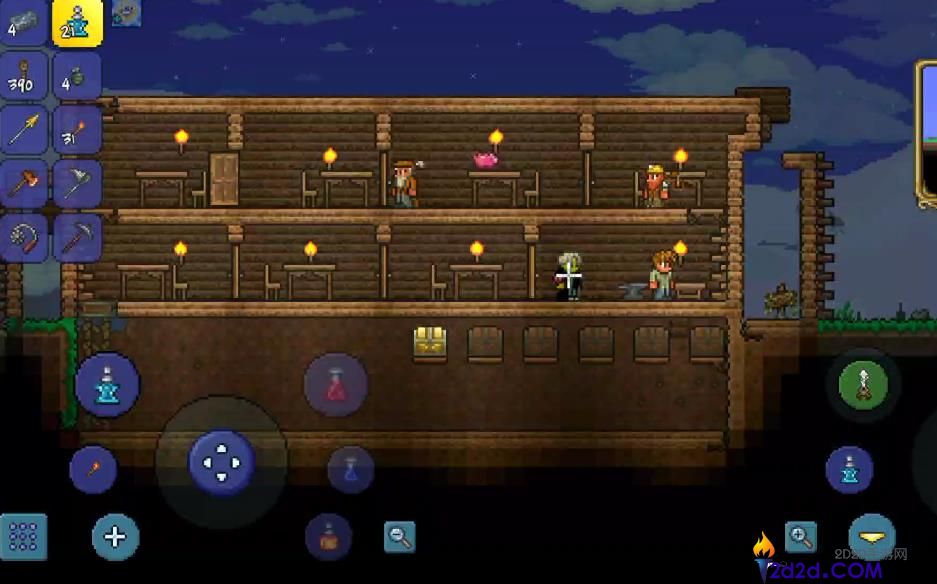Select the hotbar slot showing 390
The height and width of the screenshot is (584, 937).
tap(24, 76)
